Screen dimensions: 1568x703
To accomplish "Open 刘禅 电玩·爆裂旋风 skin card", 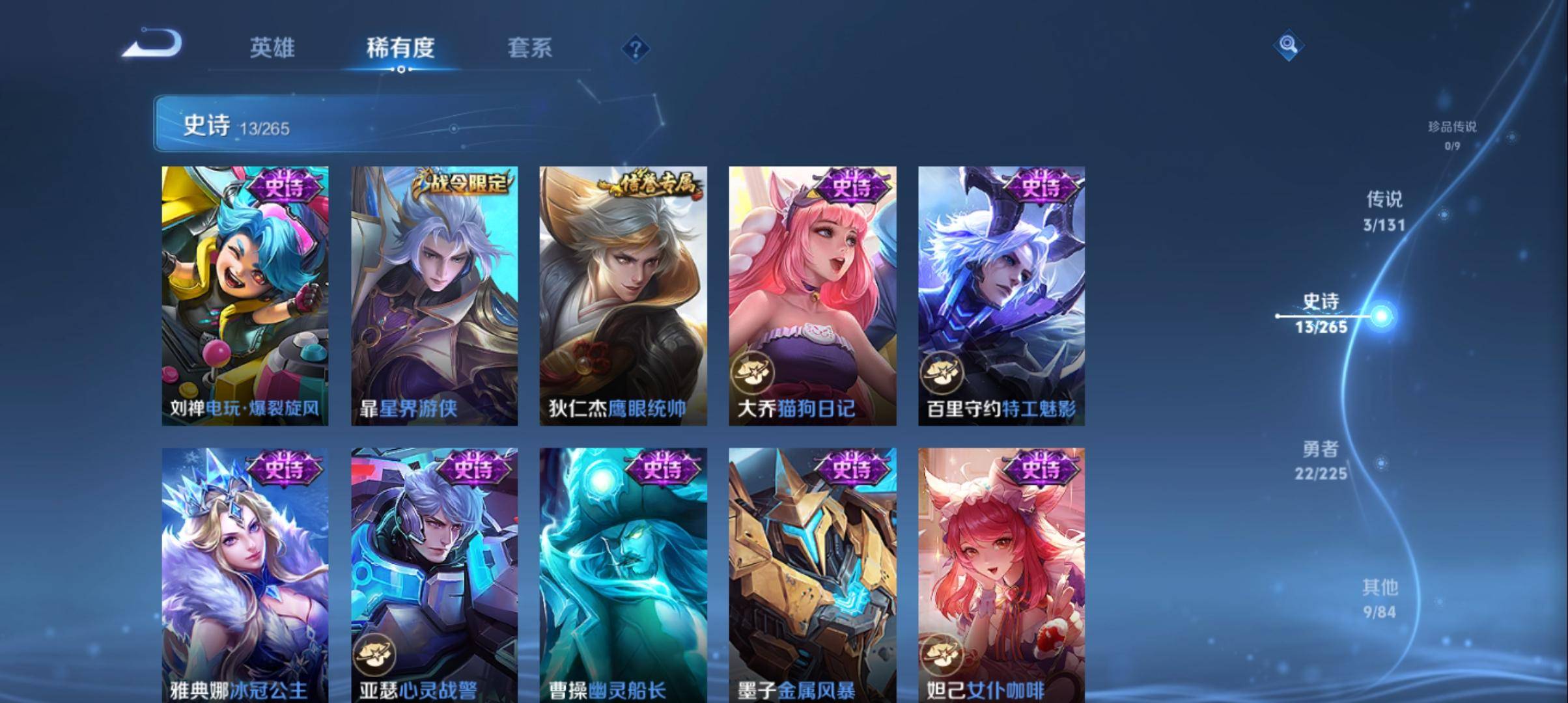I will (245, 296).
